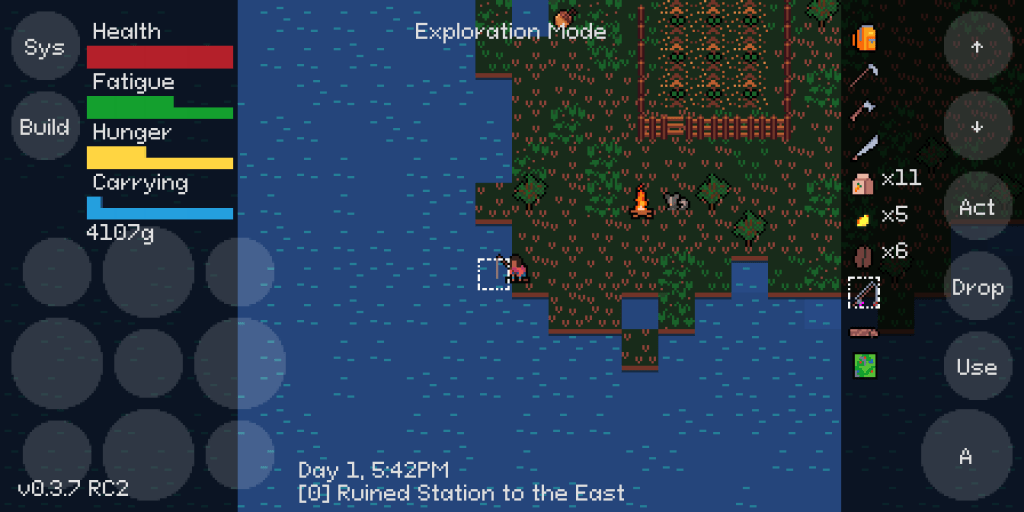Select the pickaxe in the inventory
Screen dimensions: 1024x512
(864, 74)
